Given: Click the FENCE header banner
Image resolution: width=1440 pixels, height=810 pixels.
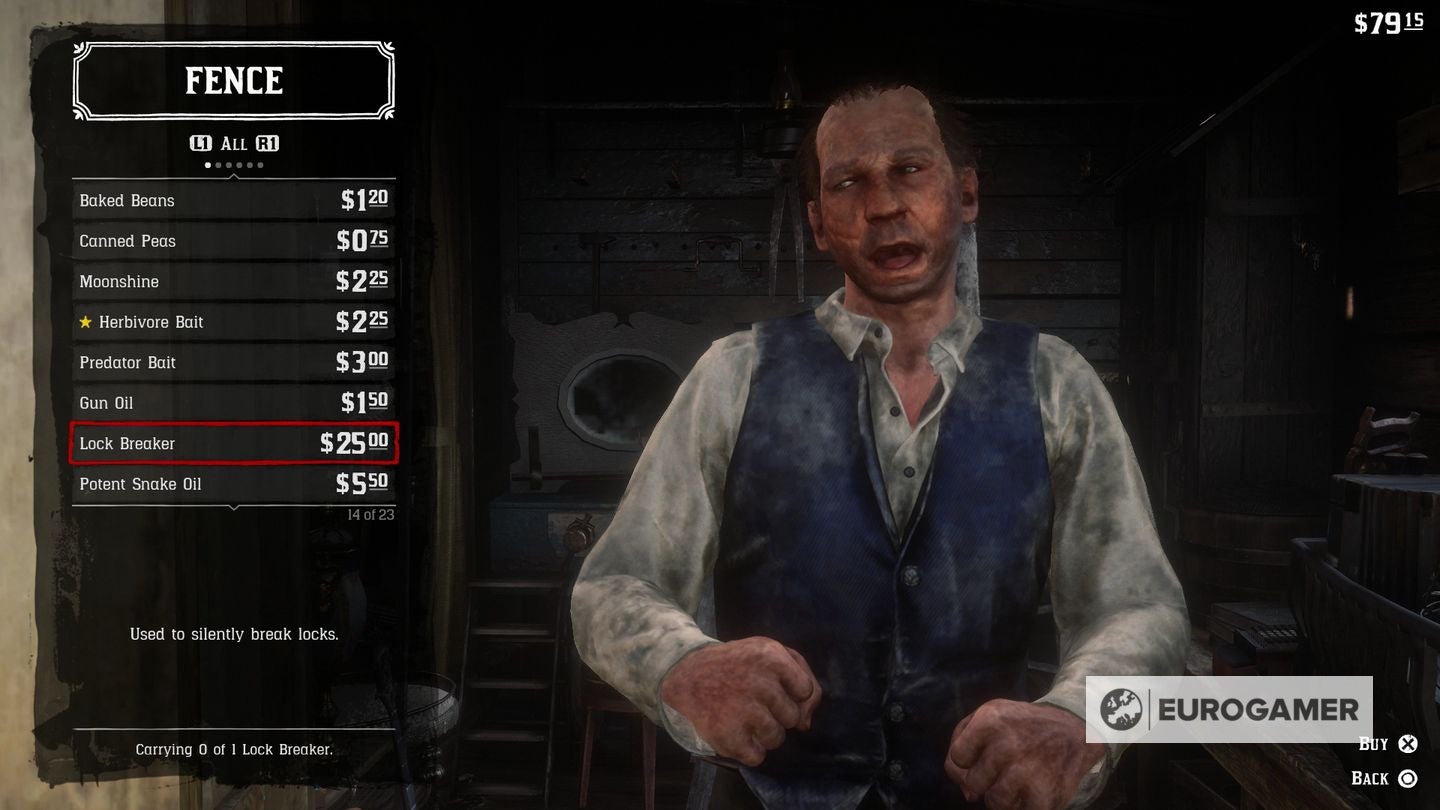Looking at the screenshot, I should point(233,81).
